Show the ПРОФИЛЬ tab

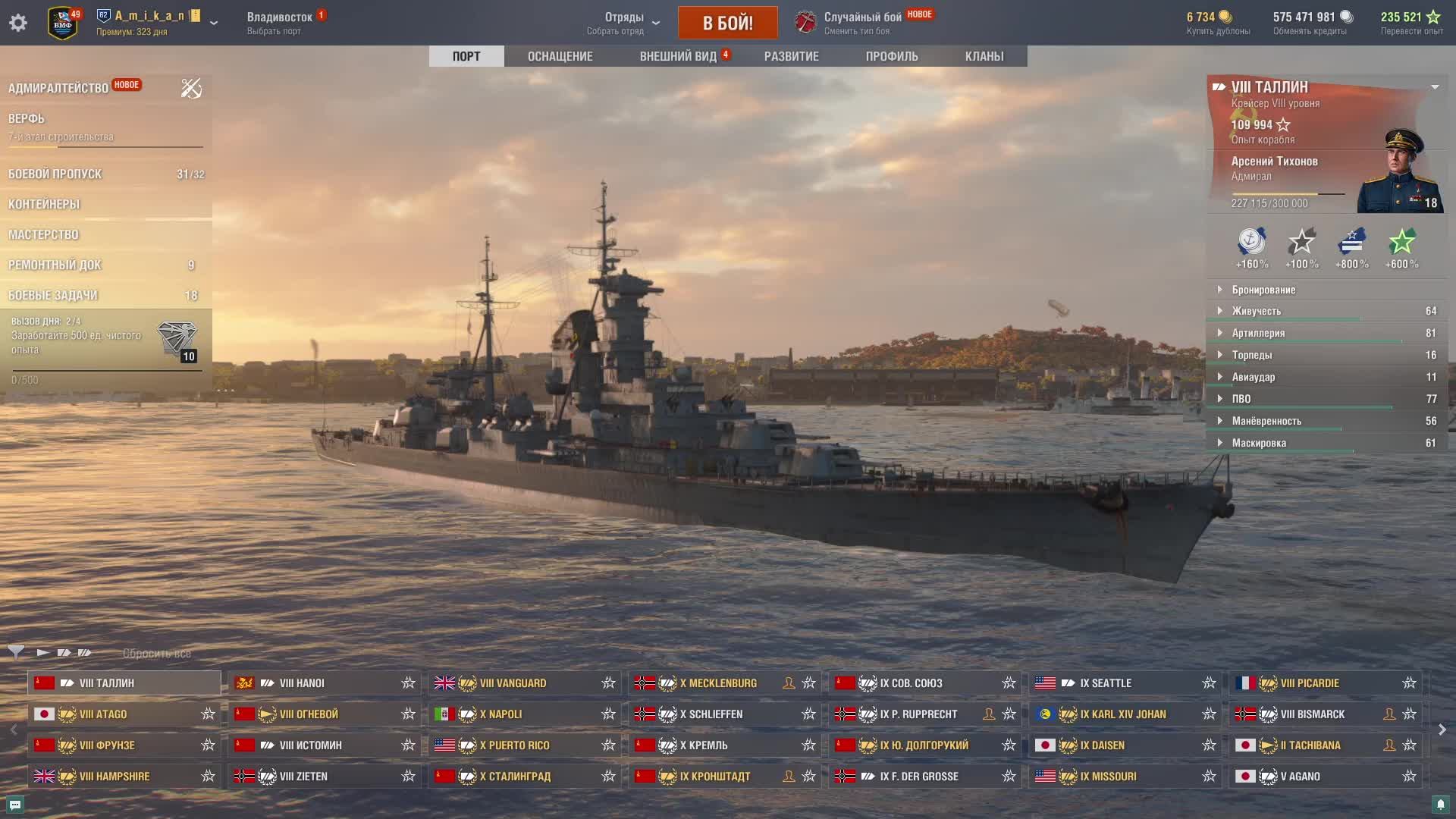891,56
